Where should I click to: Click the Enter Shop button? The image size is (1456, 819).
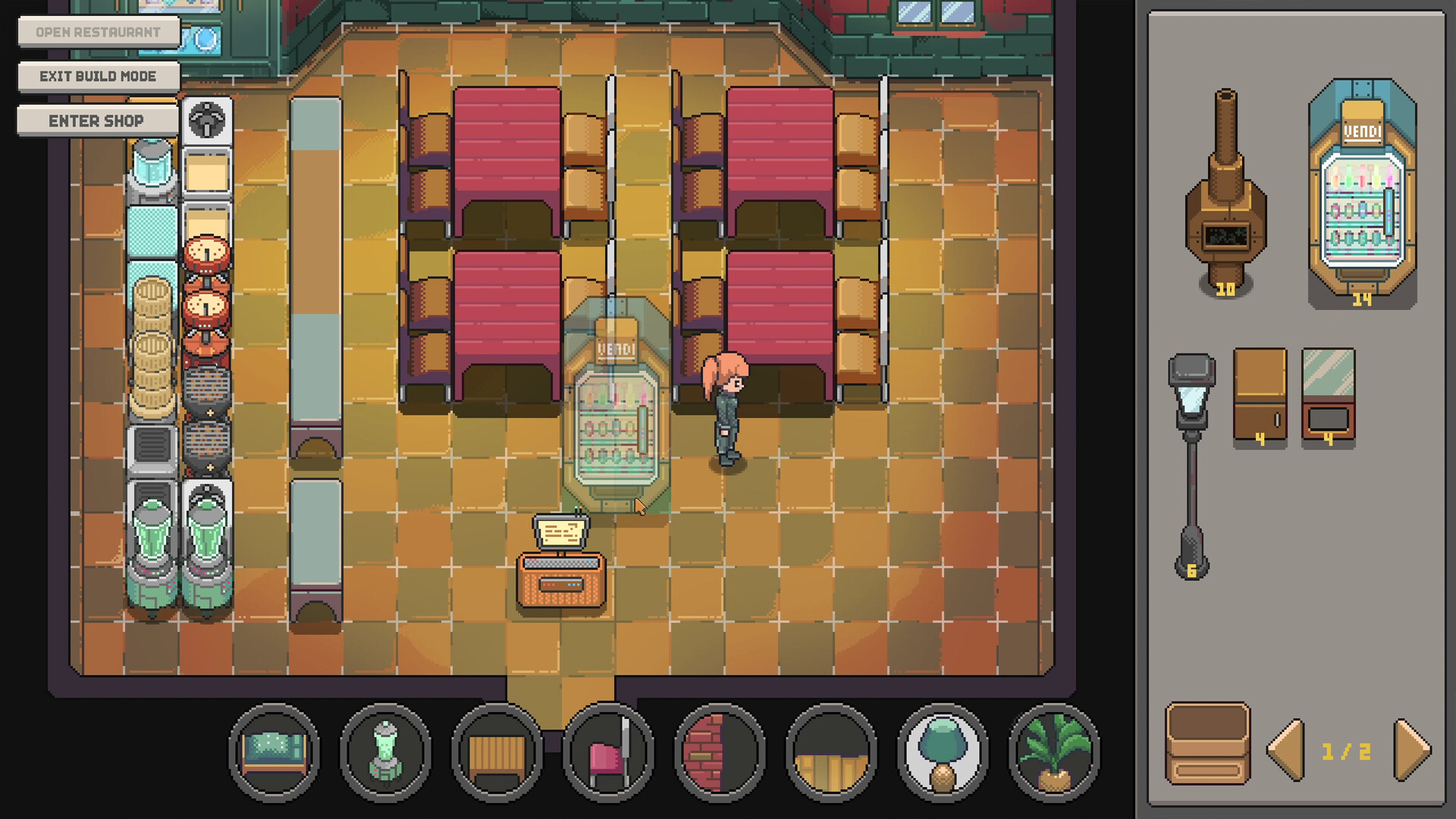97,120
